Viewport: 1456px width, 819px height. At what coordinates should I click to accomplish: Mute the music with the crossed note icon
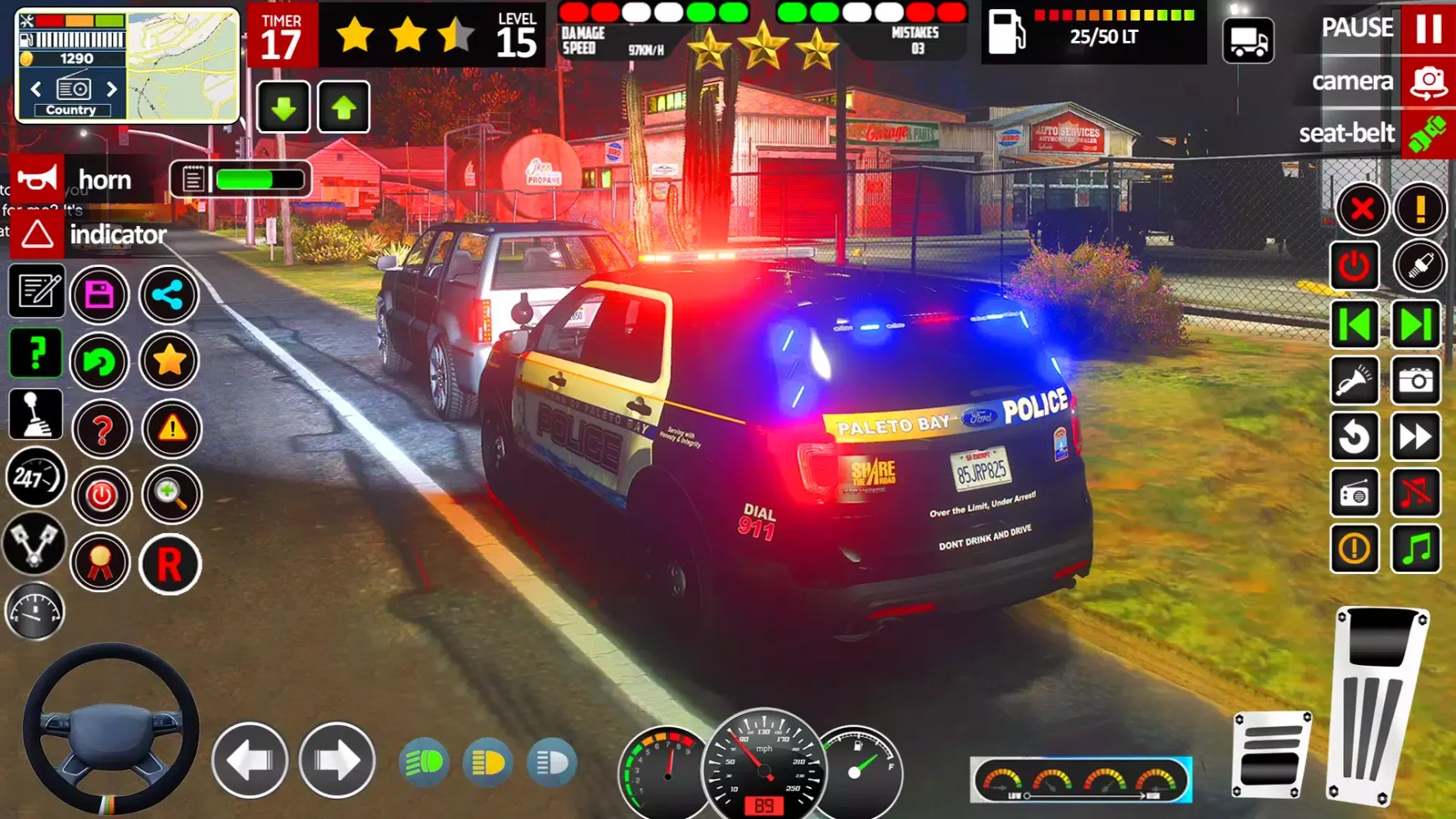pos(1417,492)
